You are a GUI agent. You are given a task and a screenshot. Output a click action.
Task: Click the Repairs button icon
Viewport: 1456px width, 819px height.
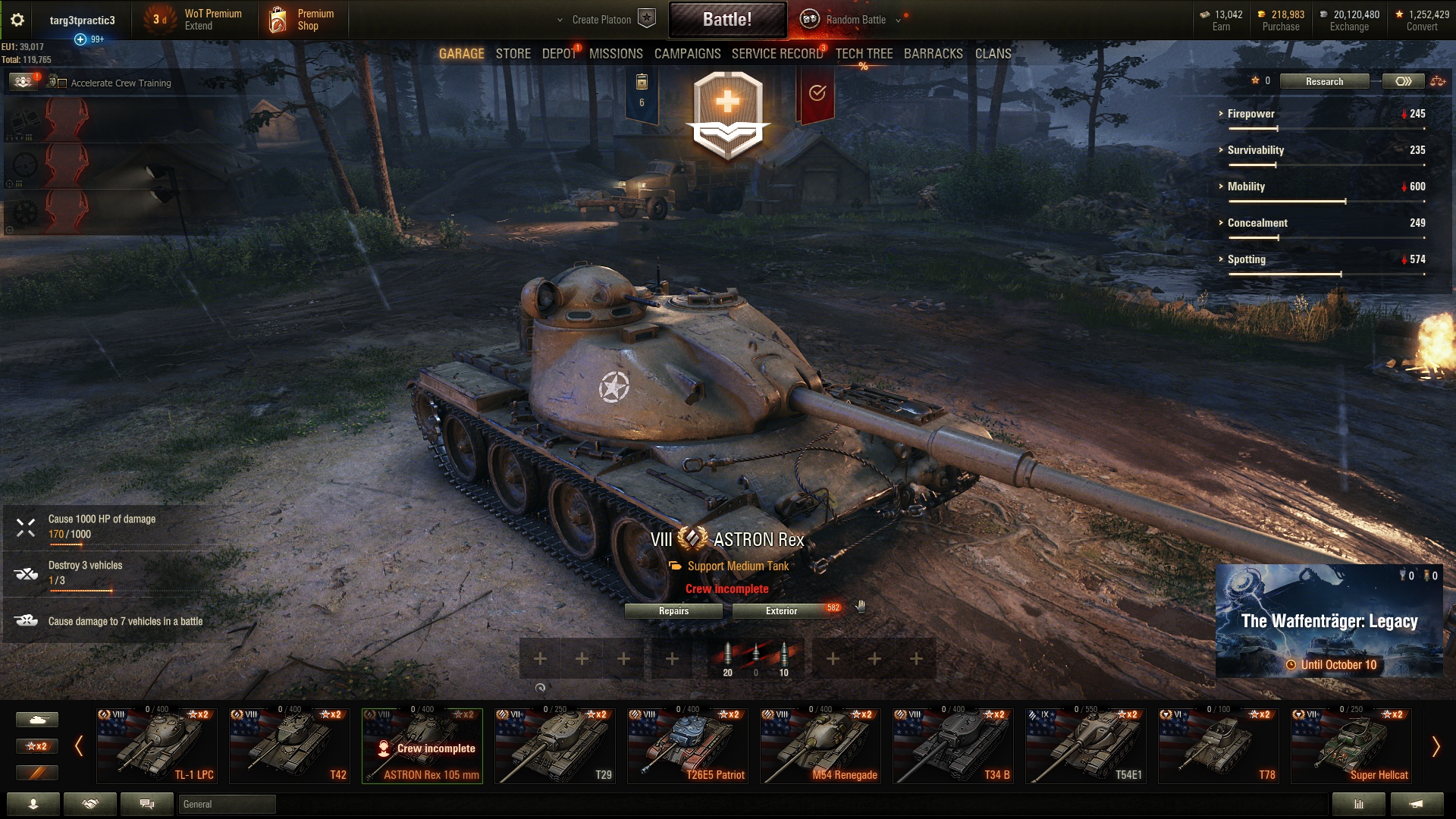pos(673,610)
